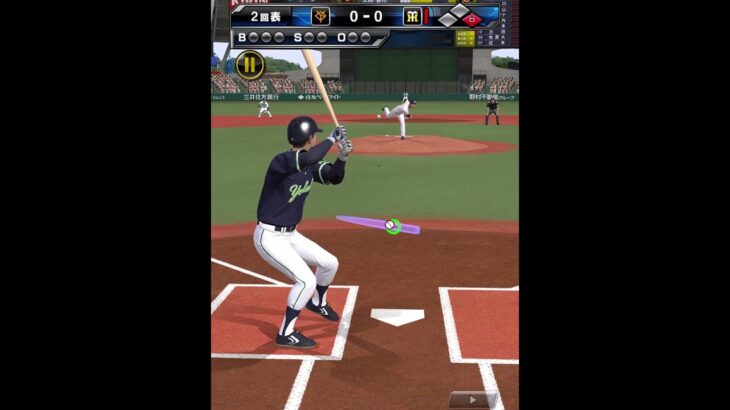Pause the game with the yellow pause button

tap(250, 66)
